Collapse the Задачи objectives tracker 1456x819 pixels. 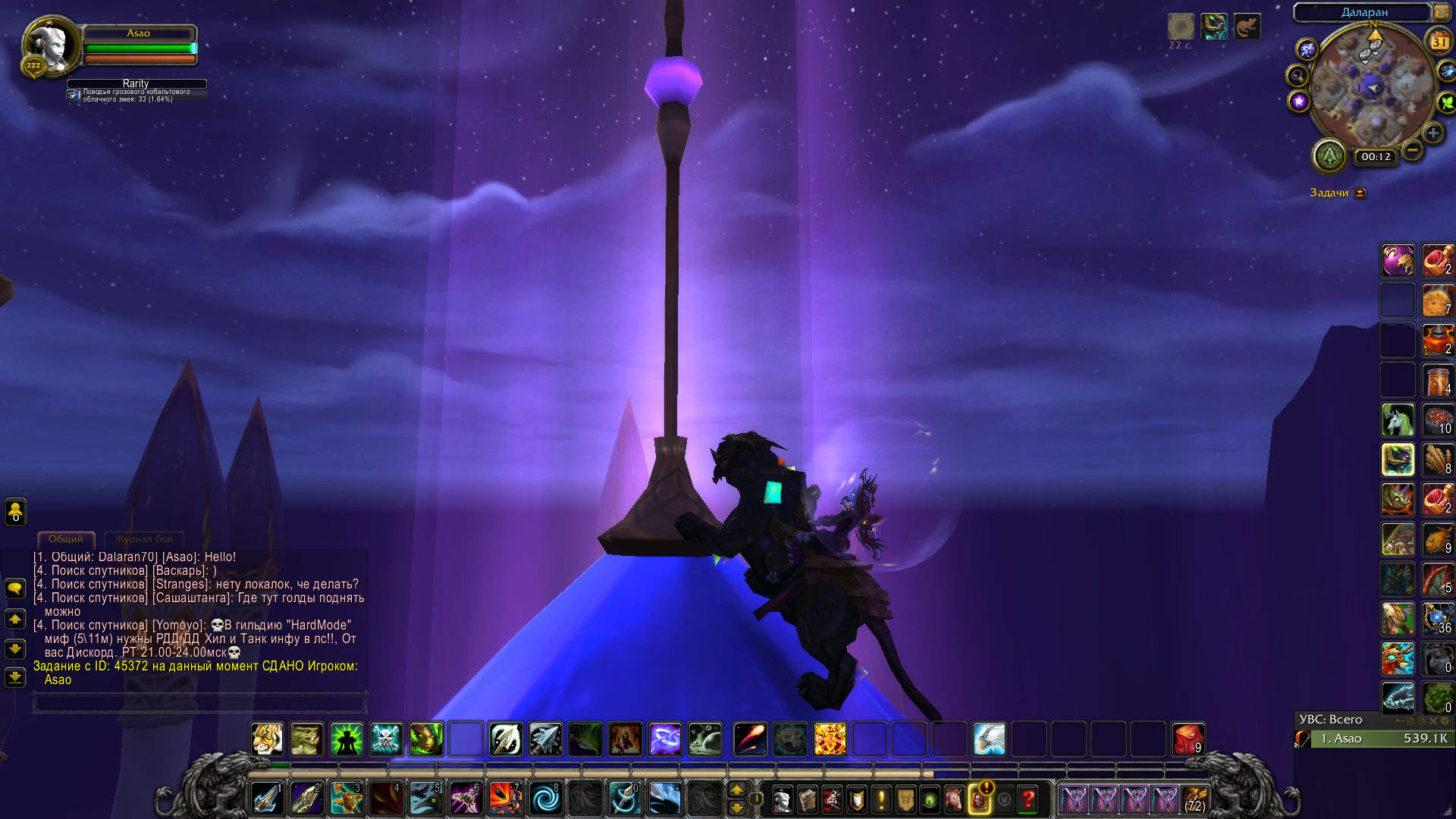(x=1360, y=193)
